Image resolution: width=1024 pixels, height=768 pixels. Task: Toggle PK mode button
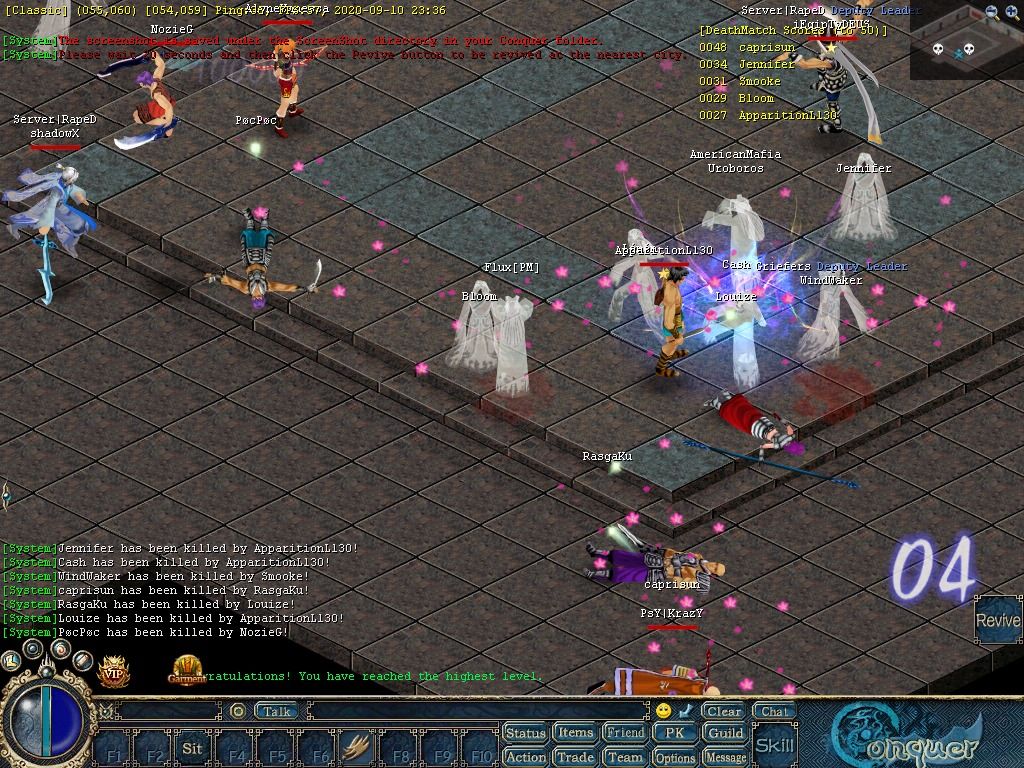(675, 733)
